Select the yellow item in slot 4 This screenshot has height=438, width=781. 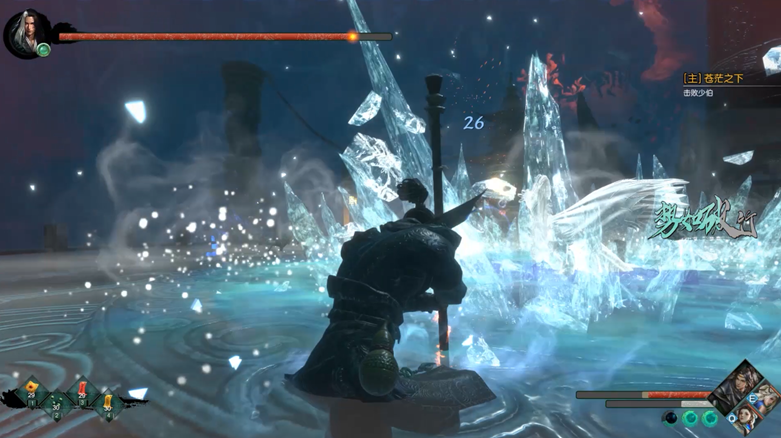tap(107, 403)
